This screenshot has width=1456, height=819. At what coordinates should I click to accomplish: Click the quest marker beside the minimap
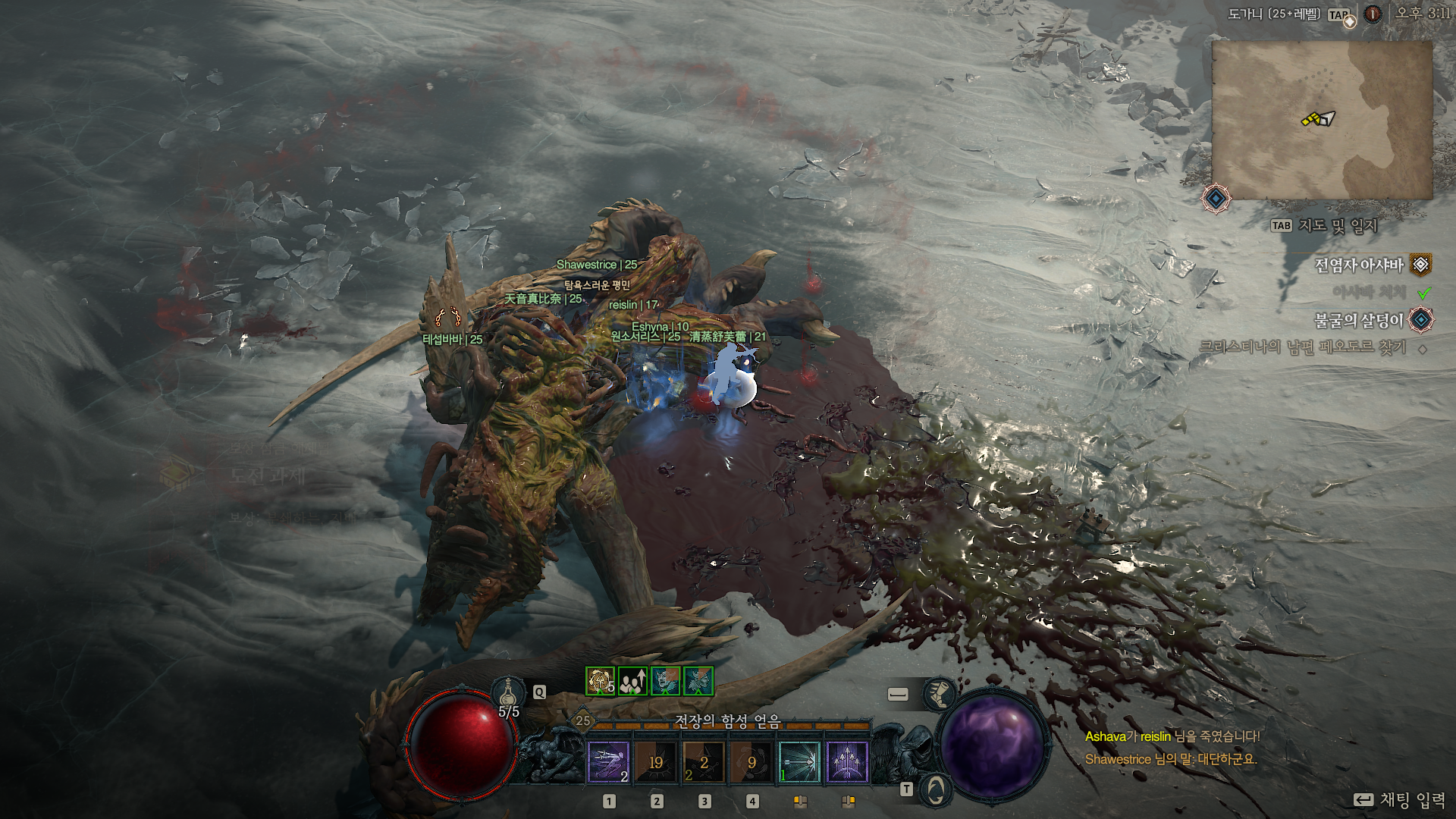pyautogui.click(x=1216, y=199)
